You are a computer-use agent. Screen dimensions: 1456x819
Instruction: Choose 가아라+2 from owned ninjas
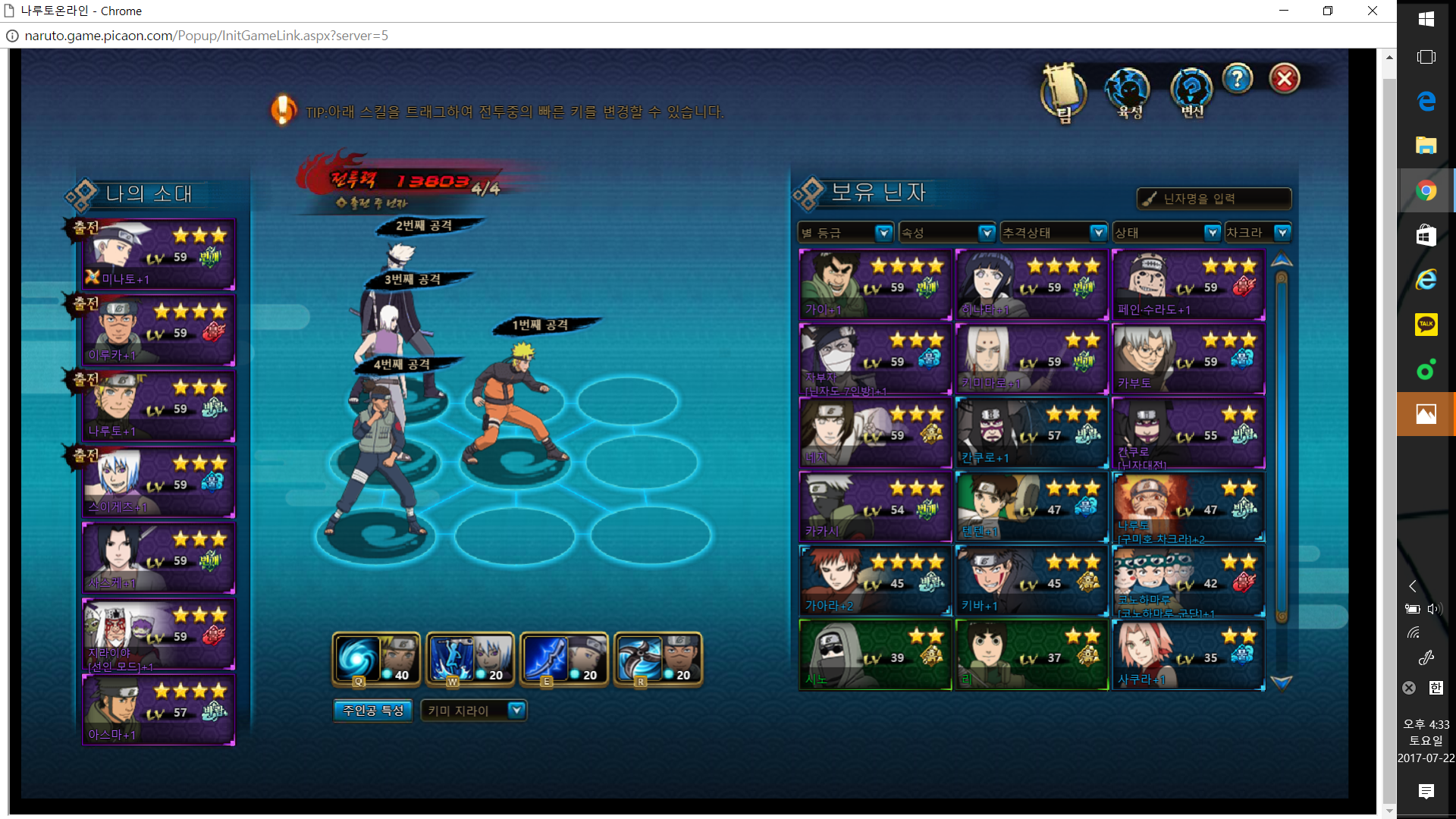[x=875, y=581]
